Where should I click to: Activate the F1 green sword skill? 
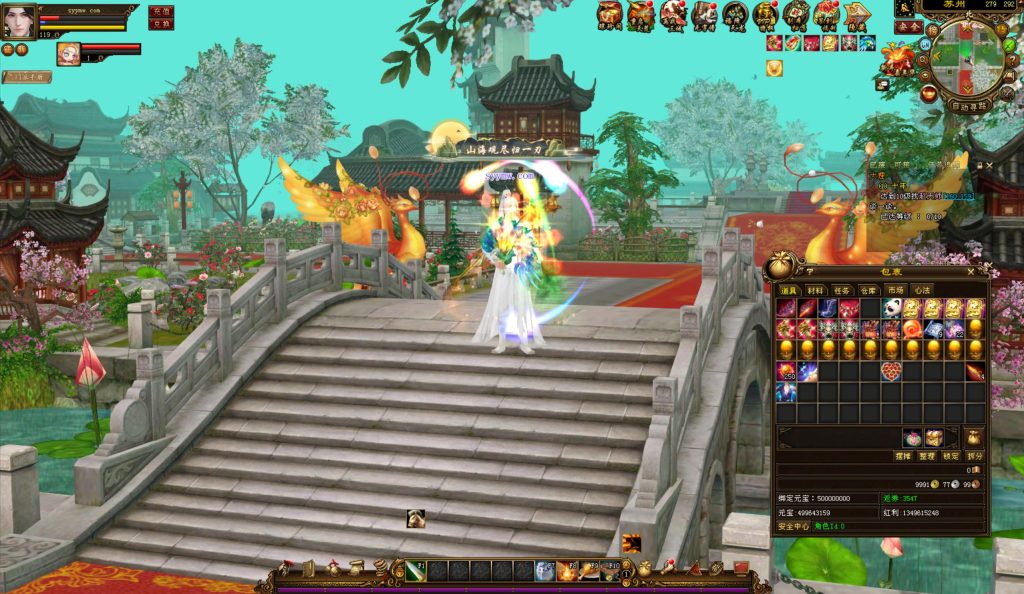pos(417,570)
